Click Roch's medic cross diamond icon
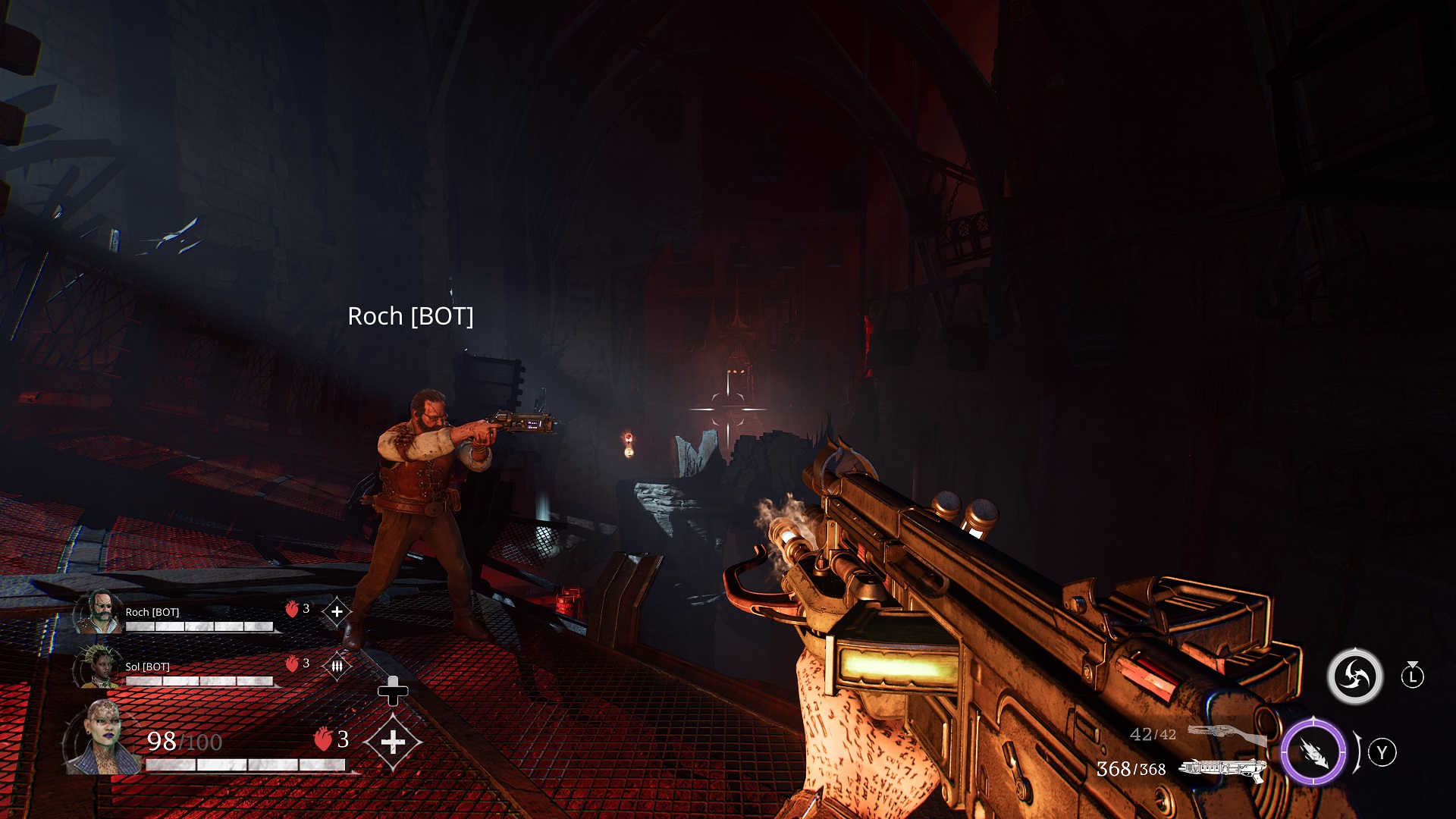 click(337, 611)
